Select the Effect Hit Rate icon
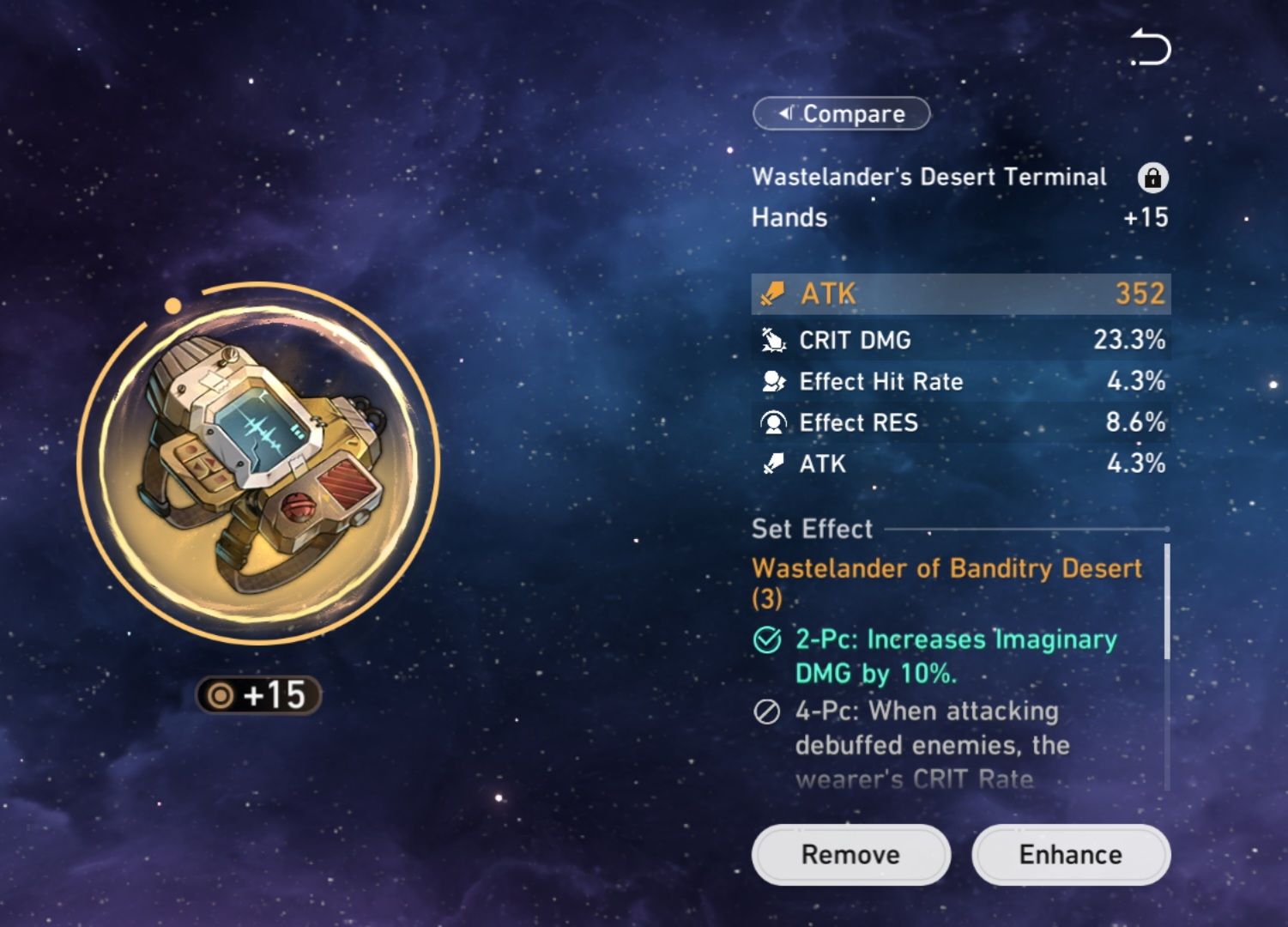Image resolution: width=1288 pixels, height=927 pixels. coord(773,381)
